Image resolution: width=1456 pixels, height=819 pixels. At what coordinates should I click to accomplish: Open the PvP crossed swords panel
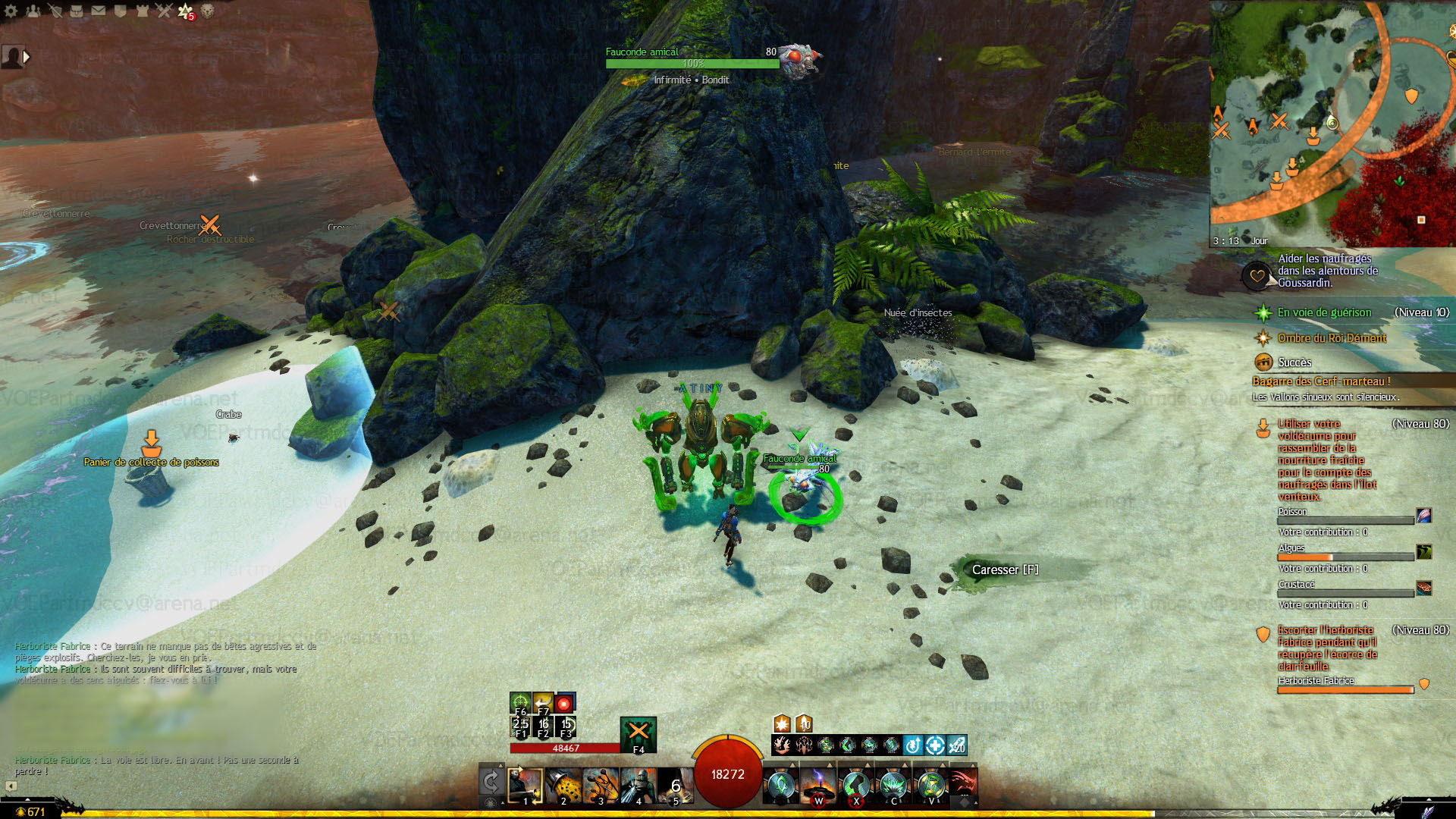165,11
